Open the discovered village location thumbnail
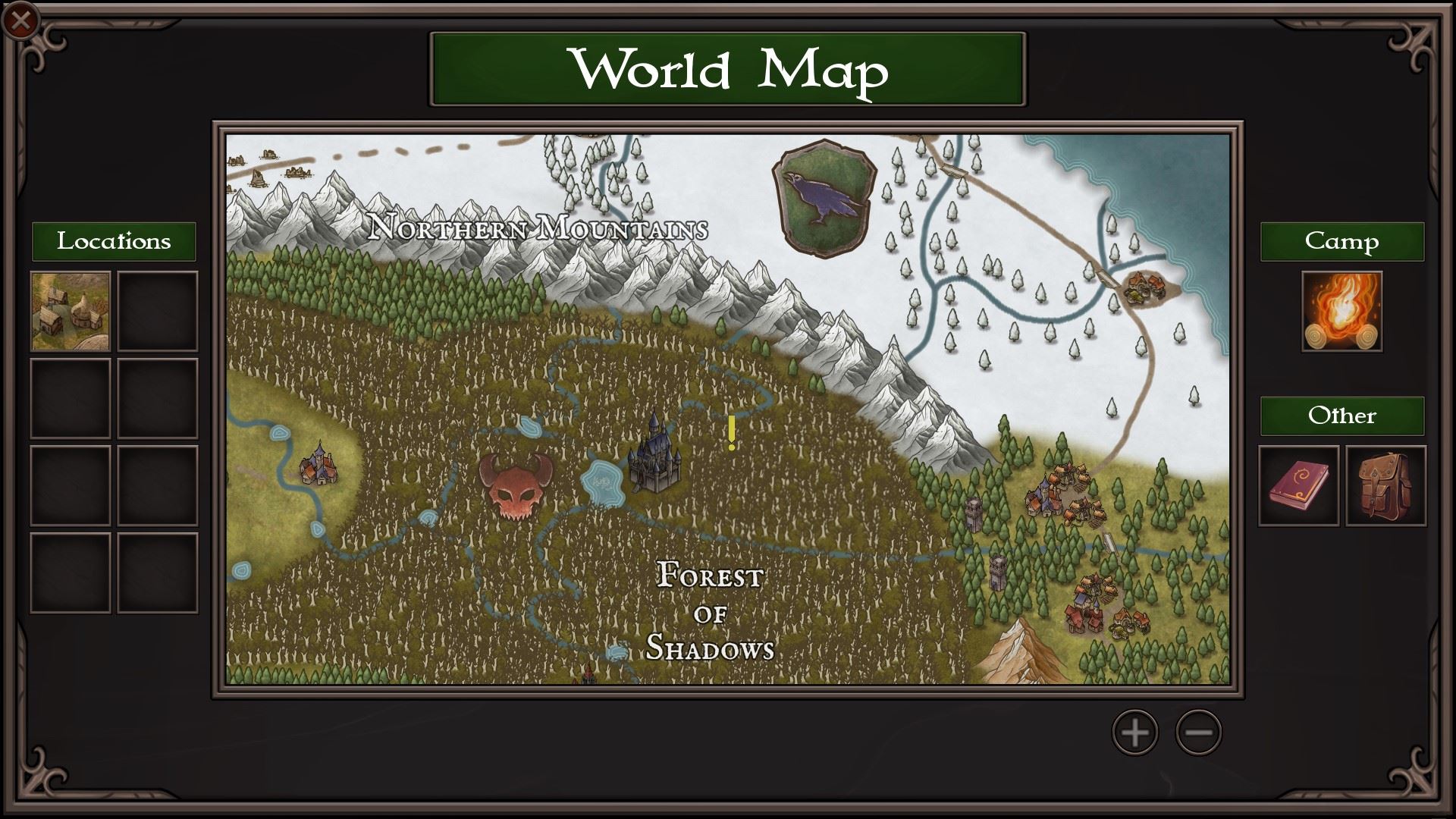 point(72,310)
